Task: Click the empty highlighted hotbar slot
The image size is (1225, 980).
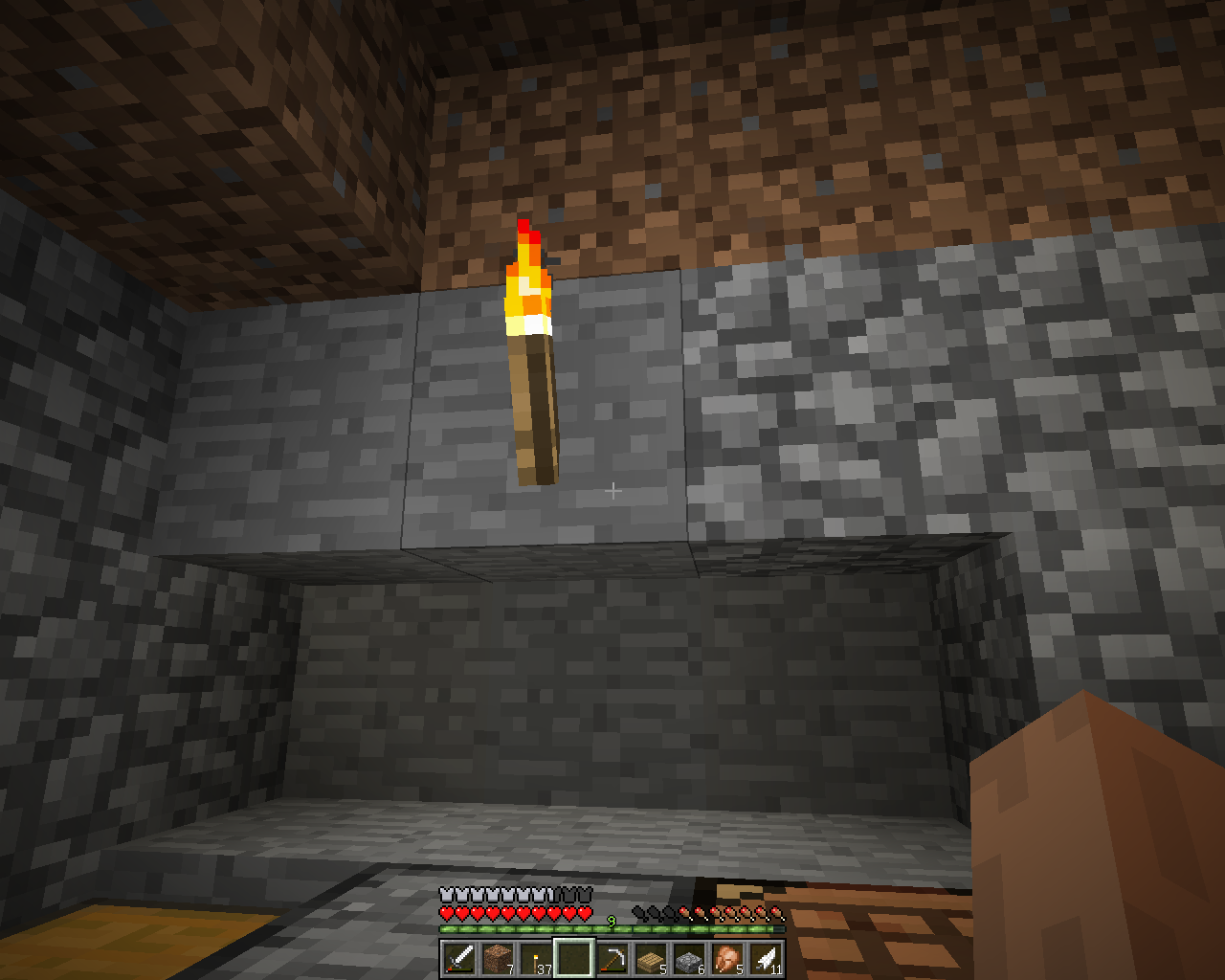Action: (x=574, y=958)
